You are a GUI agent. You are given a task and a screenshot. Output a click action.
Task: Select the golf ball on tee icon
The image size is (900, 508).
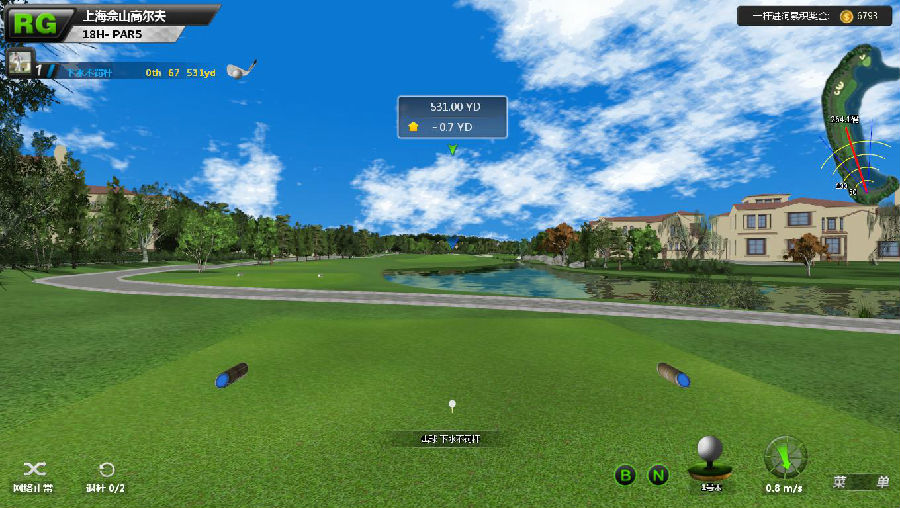711,460
